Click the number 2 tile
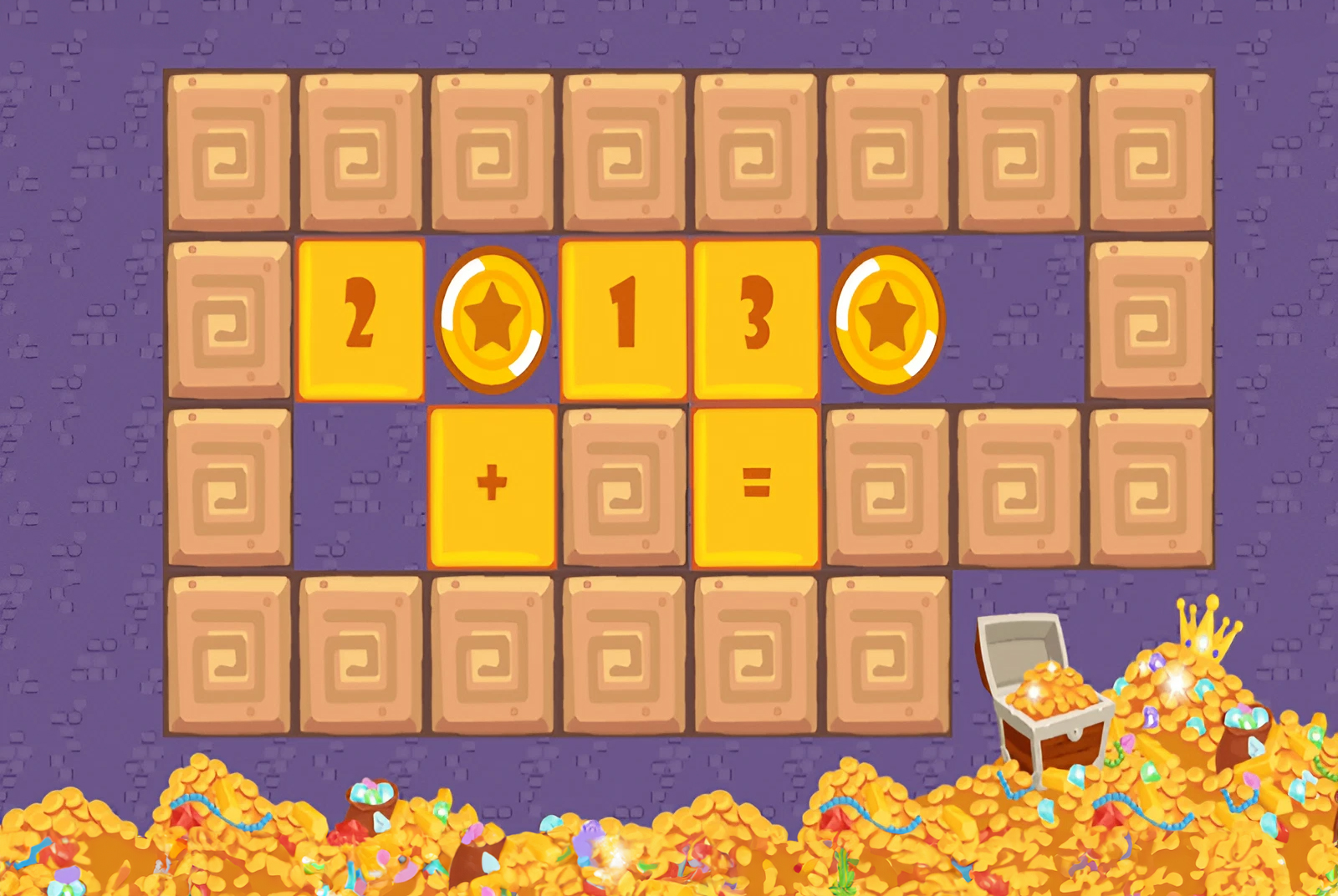This screenshot has width=1338, height=896. pyautogui.click(x=360, y=318)
